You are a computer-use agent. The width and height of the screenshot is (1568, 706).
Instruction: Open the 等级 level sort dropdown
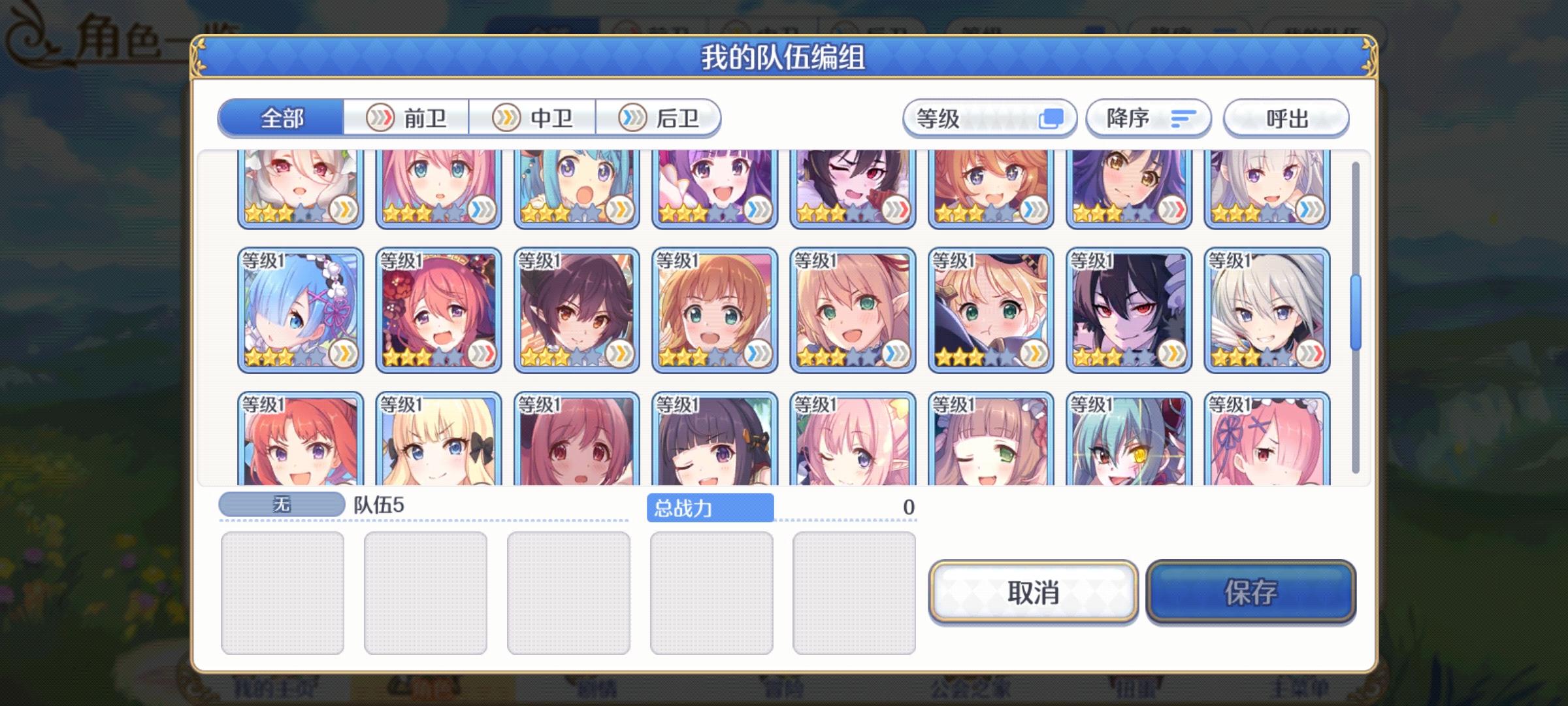click(987, 118)
